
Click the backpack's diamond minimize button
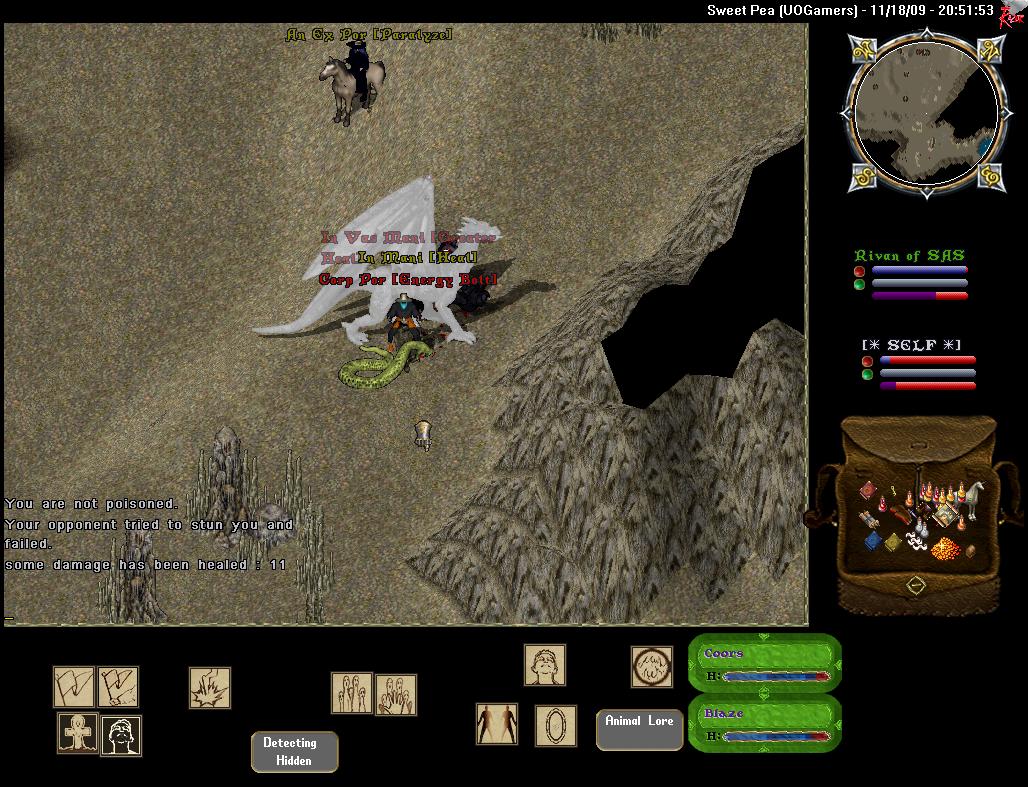tap(916, 585)
